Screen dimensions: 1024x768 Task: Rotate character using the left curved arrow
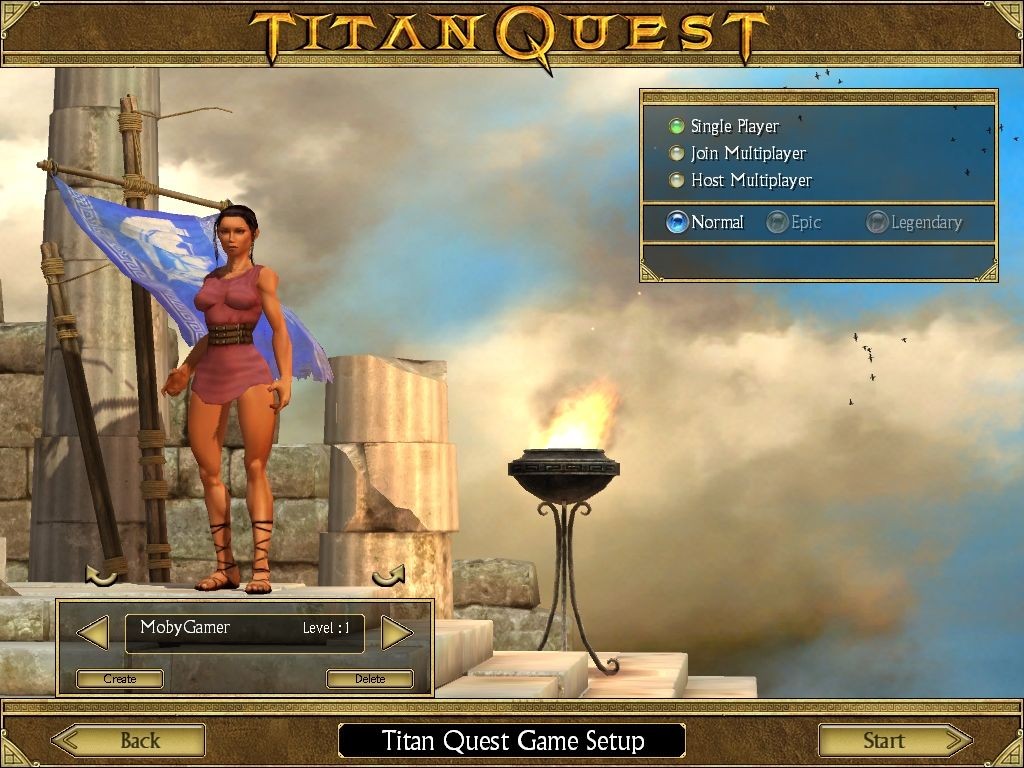click(x=101, y=575)
